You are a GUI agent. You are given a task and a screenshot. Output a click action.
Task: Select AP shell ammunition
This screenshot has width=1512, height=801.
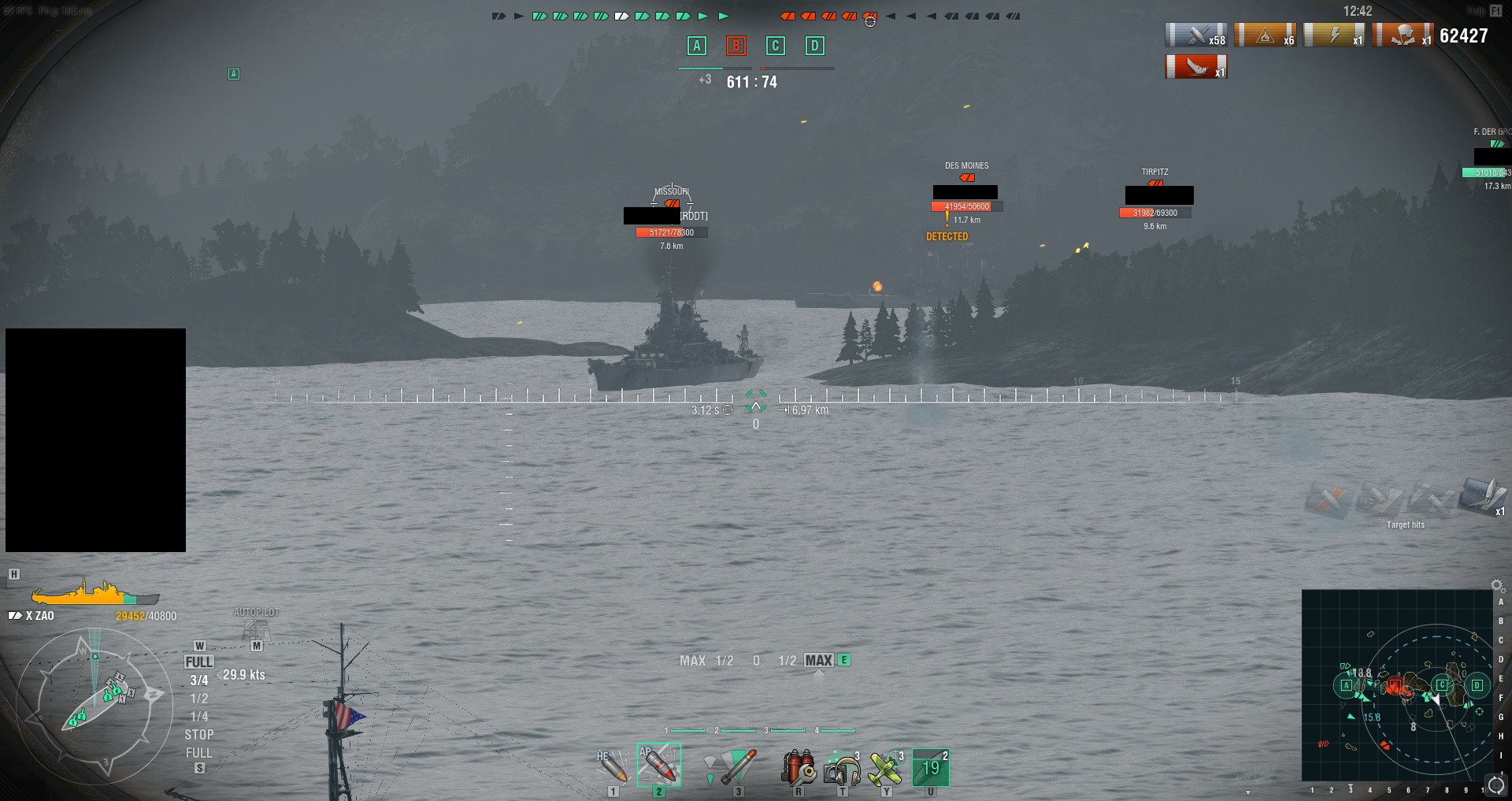[658, 765]
